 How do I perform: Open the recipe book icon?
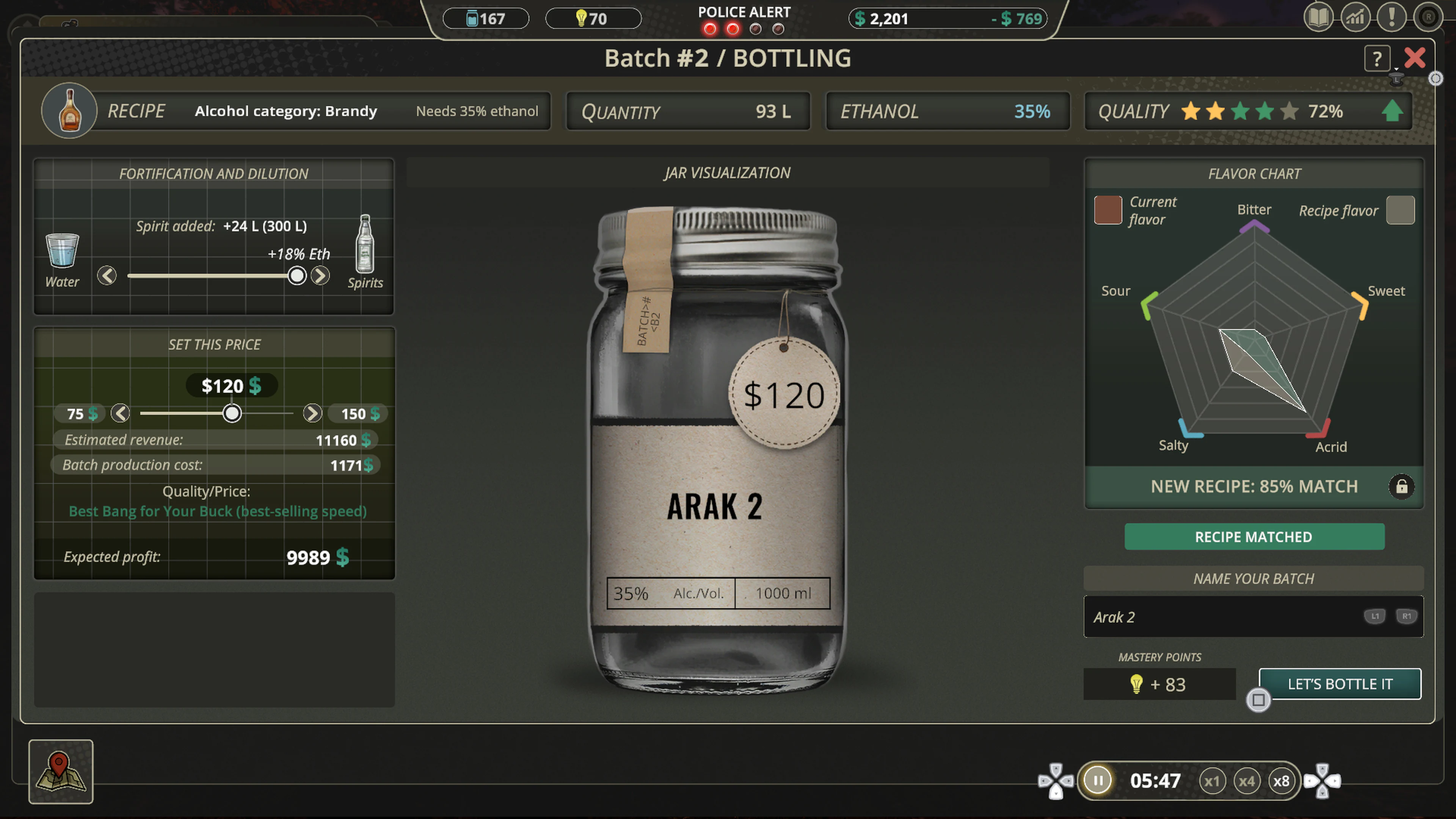[1319, 17]
